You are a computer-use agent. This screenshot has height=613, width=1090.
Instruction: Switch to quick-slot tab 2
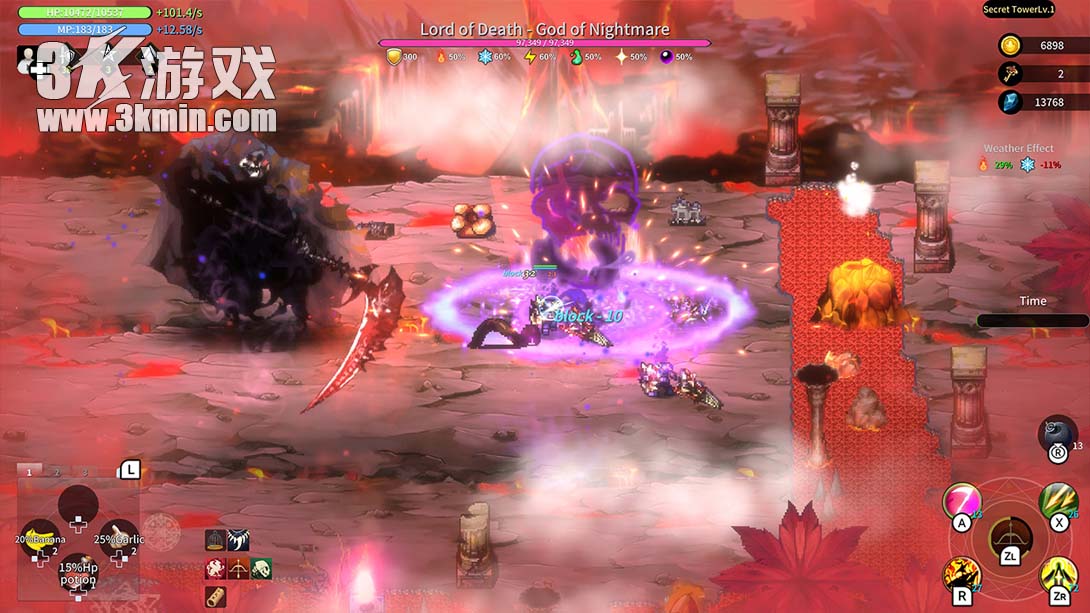[x=57, y=472]
